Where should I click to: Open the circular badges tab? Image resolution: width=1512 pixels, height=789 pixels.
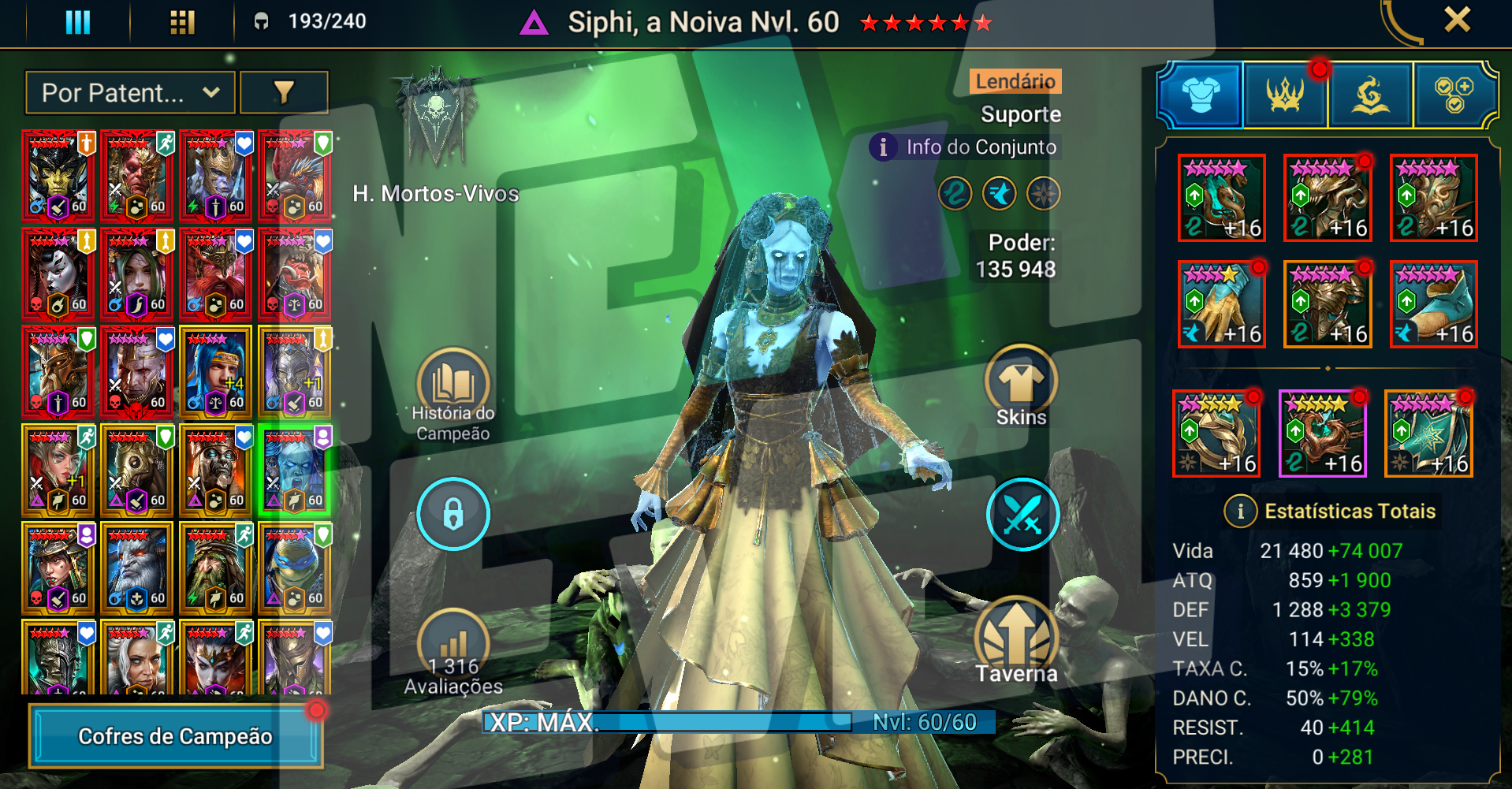(x=1454, y=95)
